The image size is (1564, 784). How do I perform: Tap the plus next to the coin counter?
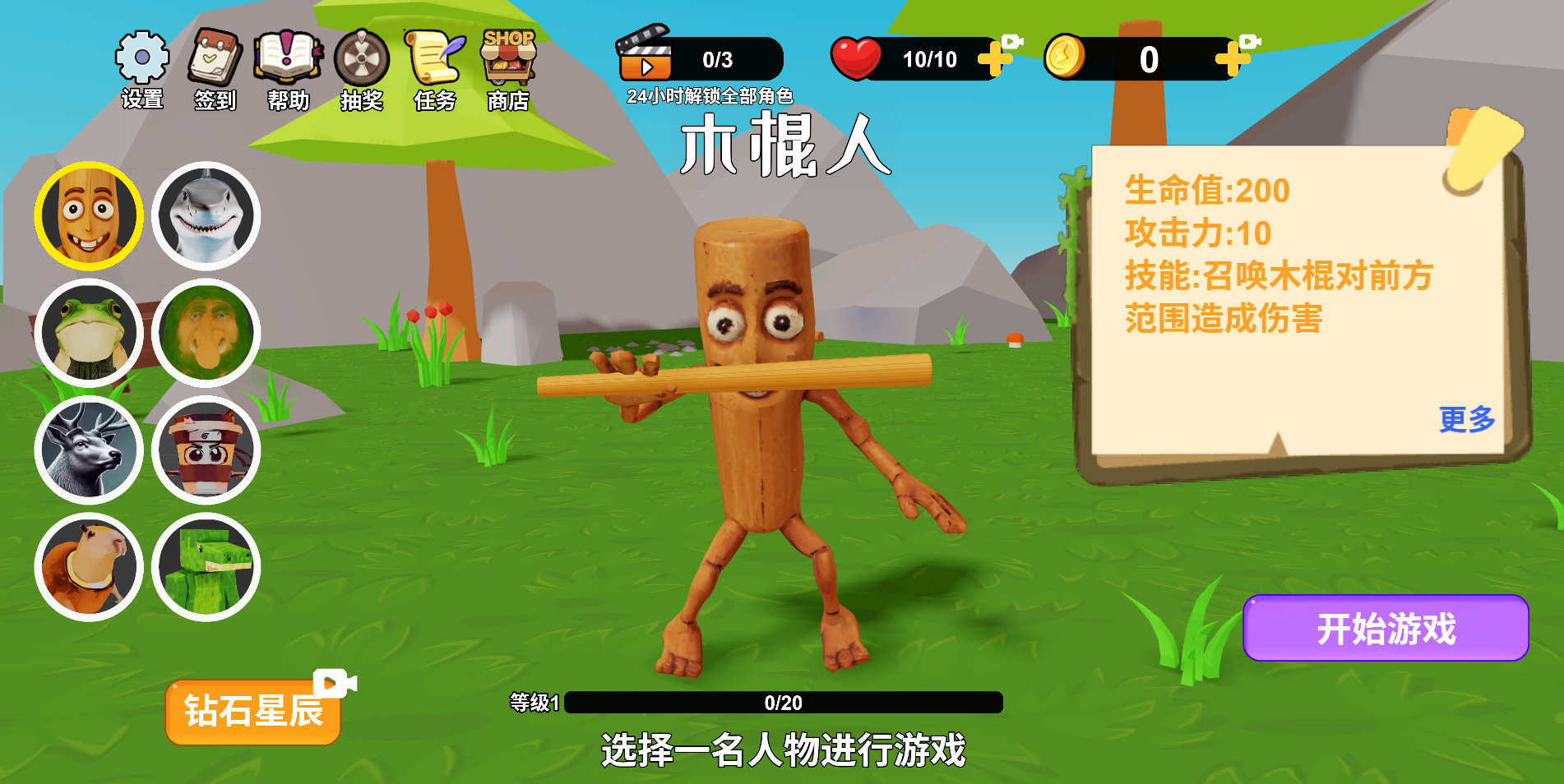(1230, 59)
